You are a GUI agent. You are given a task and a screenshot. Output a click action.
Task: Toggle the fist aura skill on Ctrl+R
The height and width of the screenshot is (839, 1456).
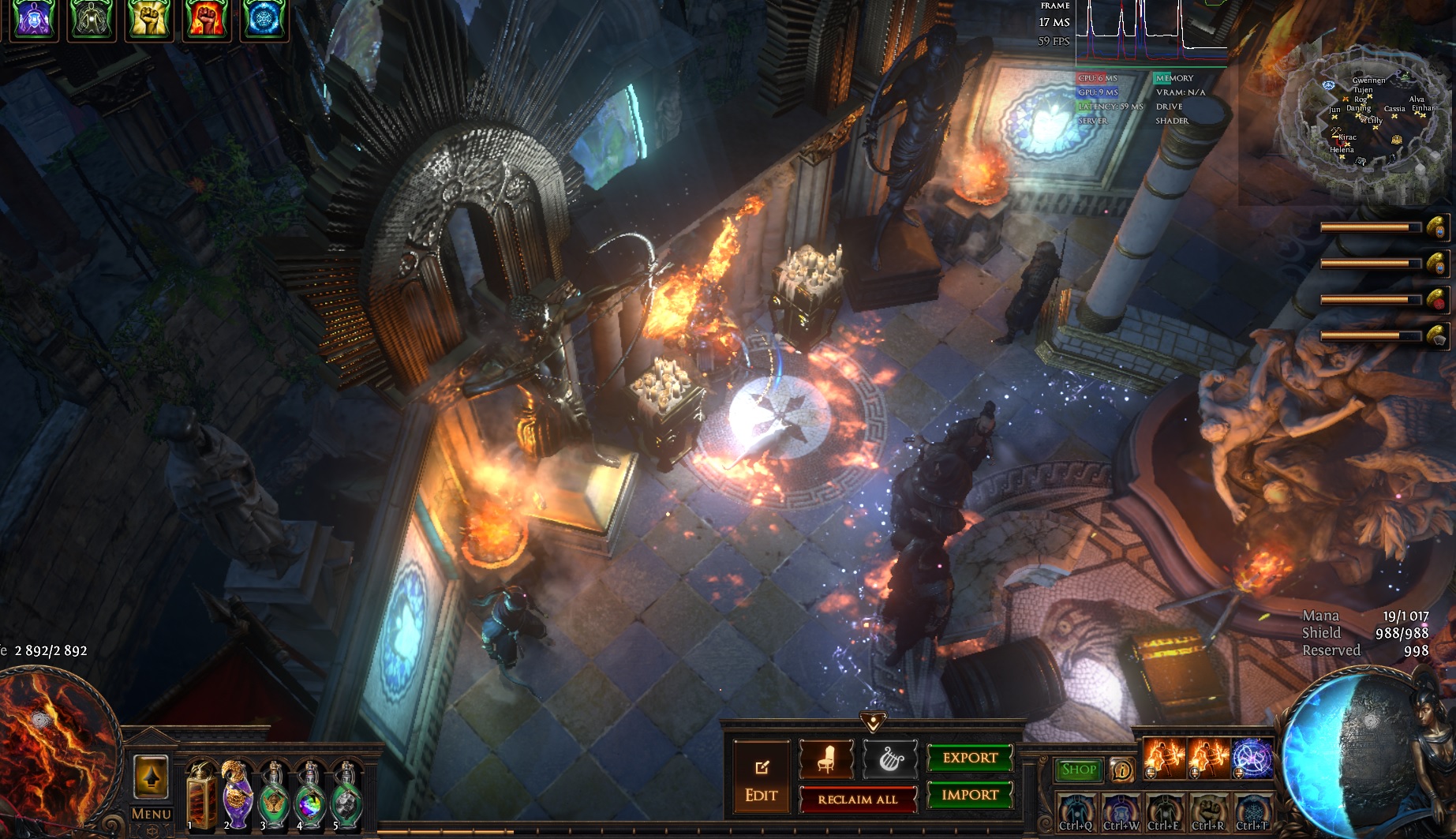click(1208, 812)
